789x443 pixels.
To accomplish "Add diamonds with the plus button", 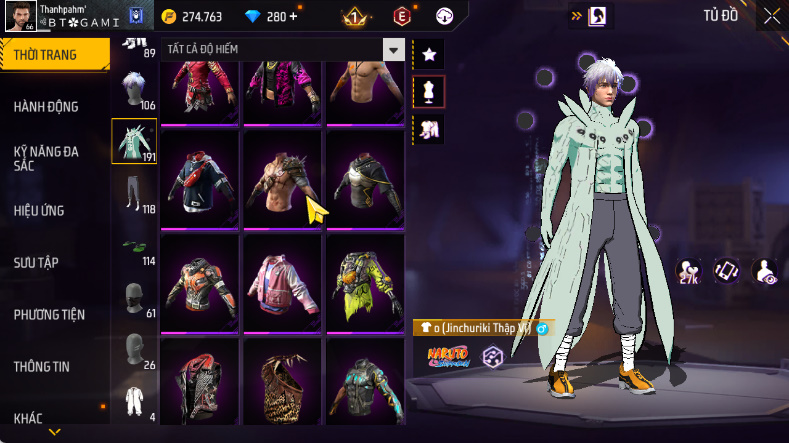I will pos(293,17).
